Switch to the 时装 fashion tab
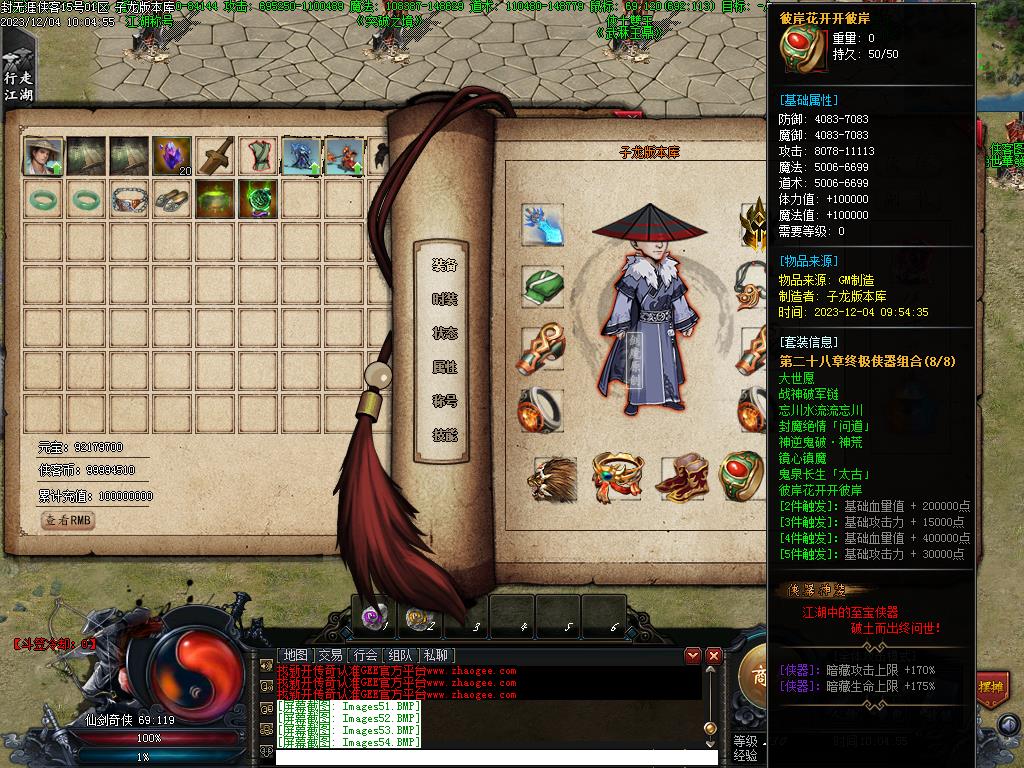1024x768 pixels. click(444, 299)
